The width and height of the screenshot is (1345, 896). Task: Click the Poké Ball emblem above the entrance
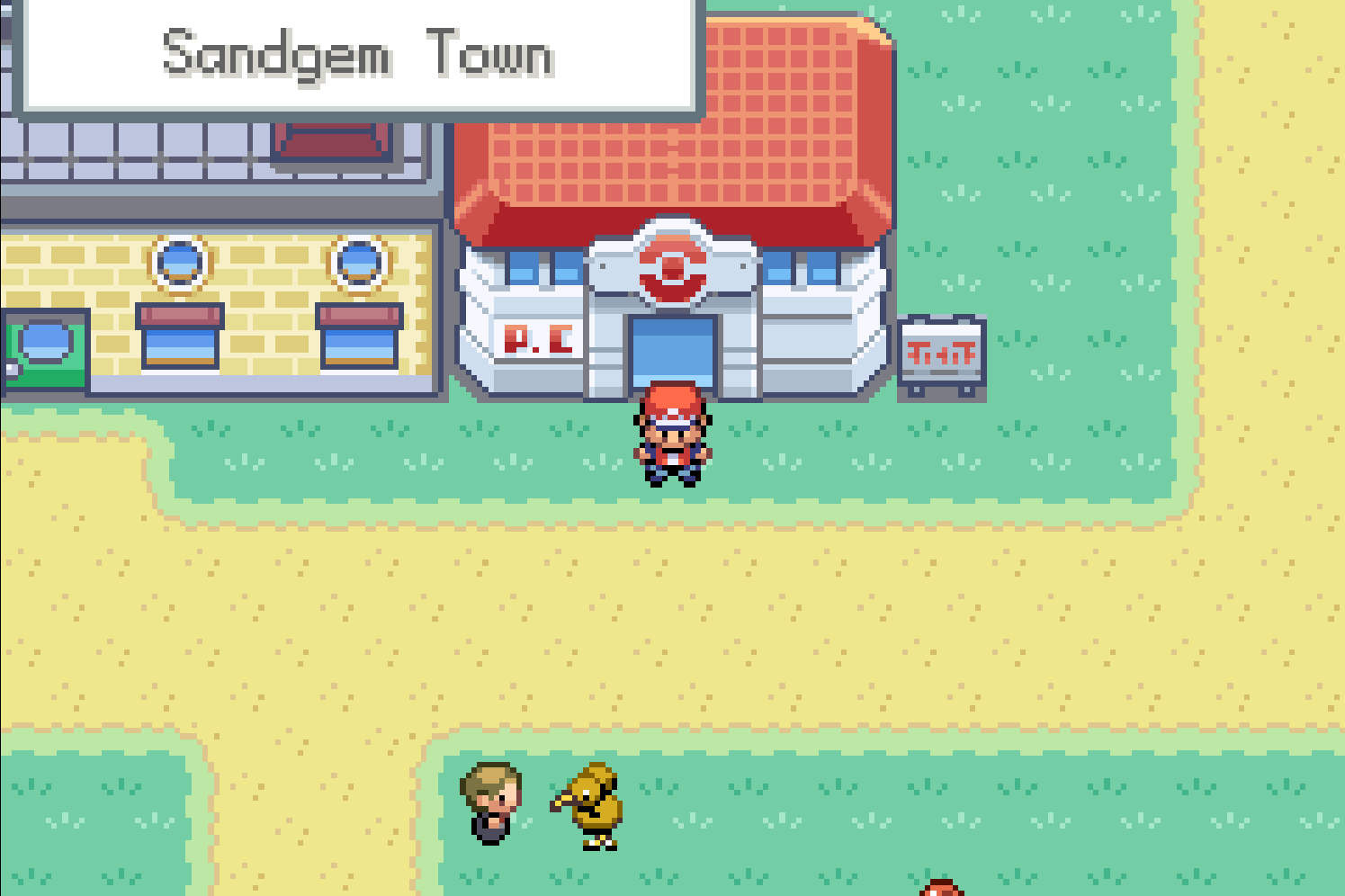[x=673, y=265]
